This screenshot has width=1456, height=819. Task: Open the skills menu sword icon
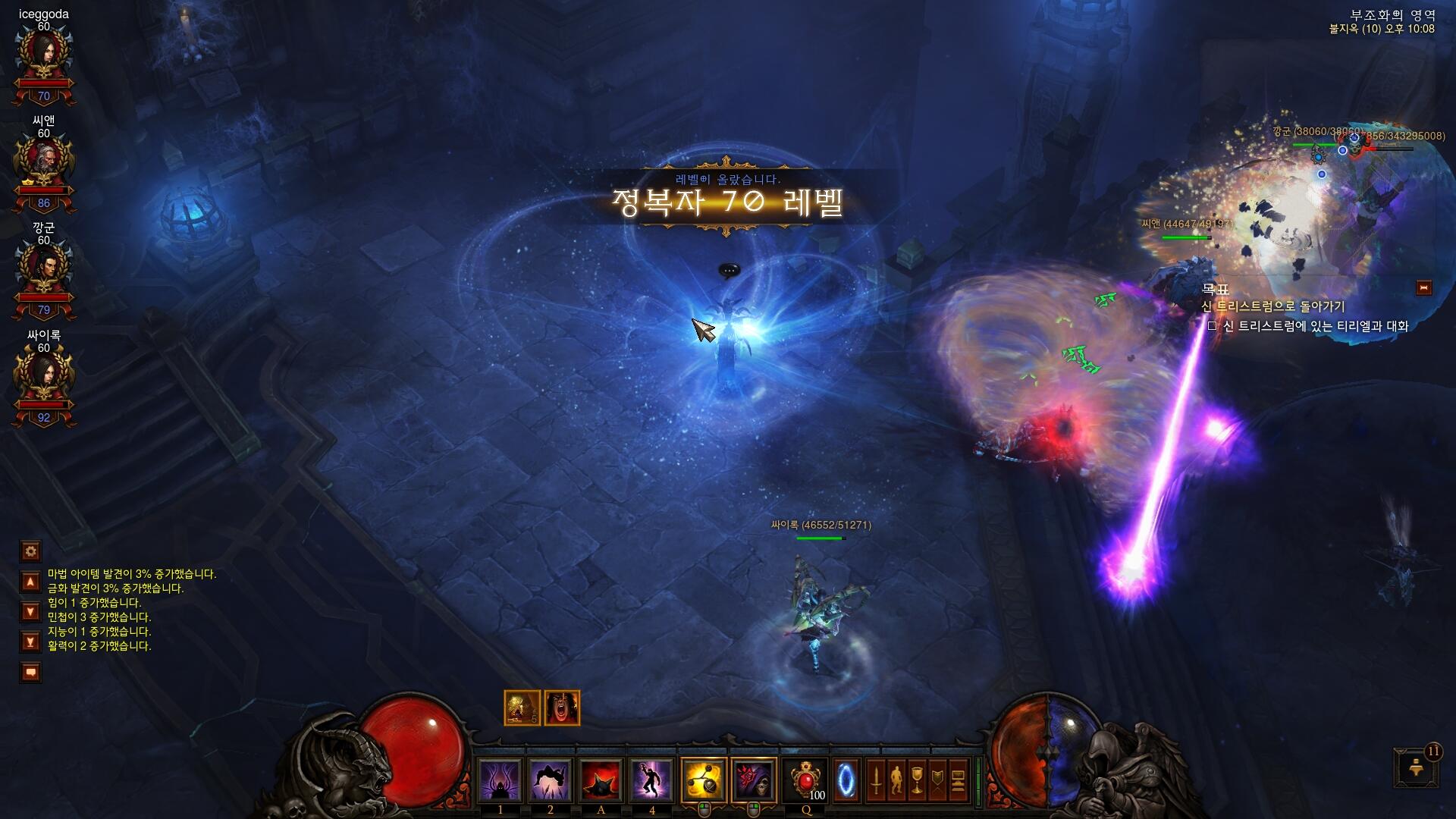tap(876, 780)
